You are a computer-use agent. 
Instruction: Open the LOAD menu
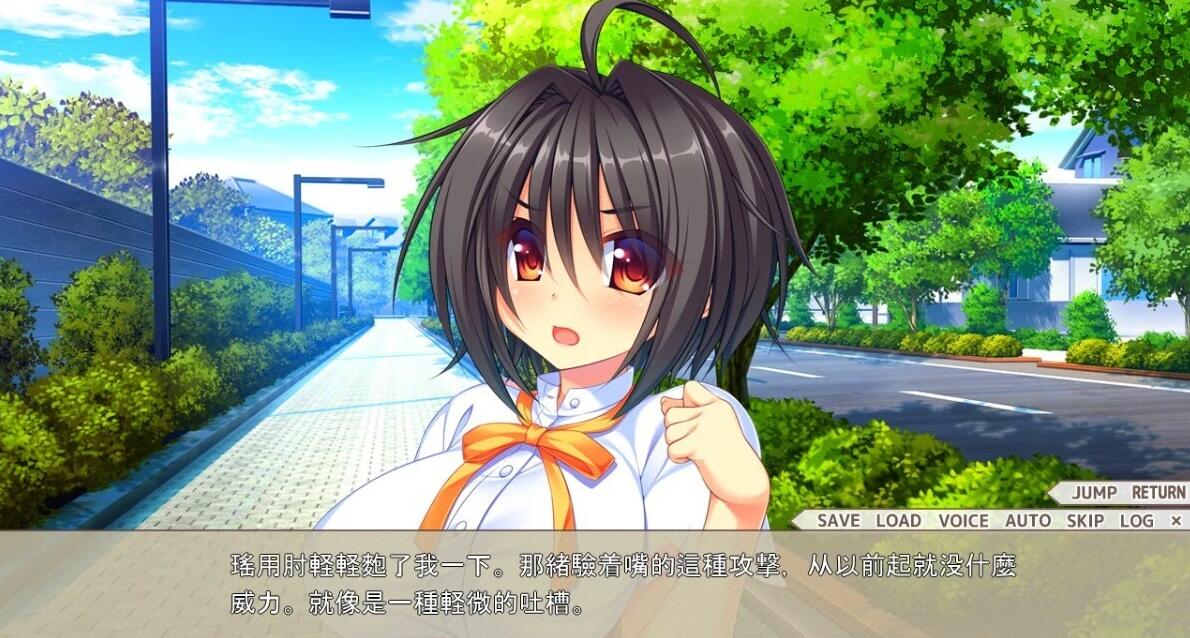click(x=898, y=520)
